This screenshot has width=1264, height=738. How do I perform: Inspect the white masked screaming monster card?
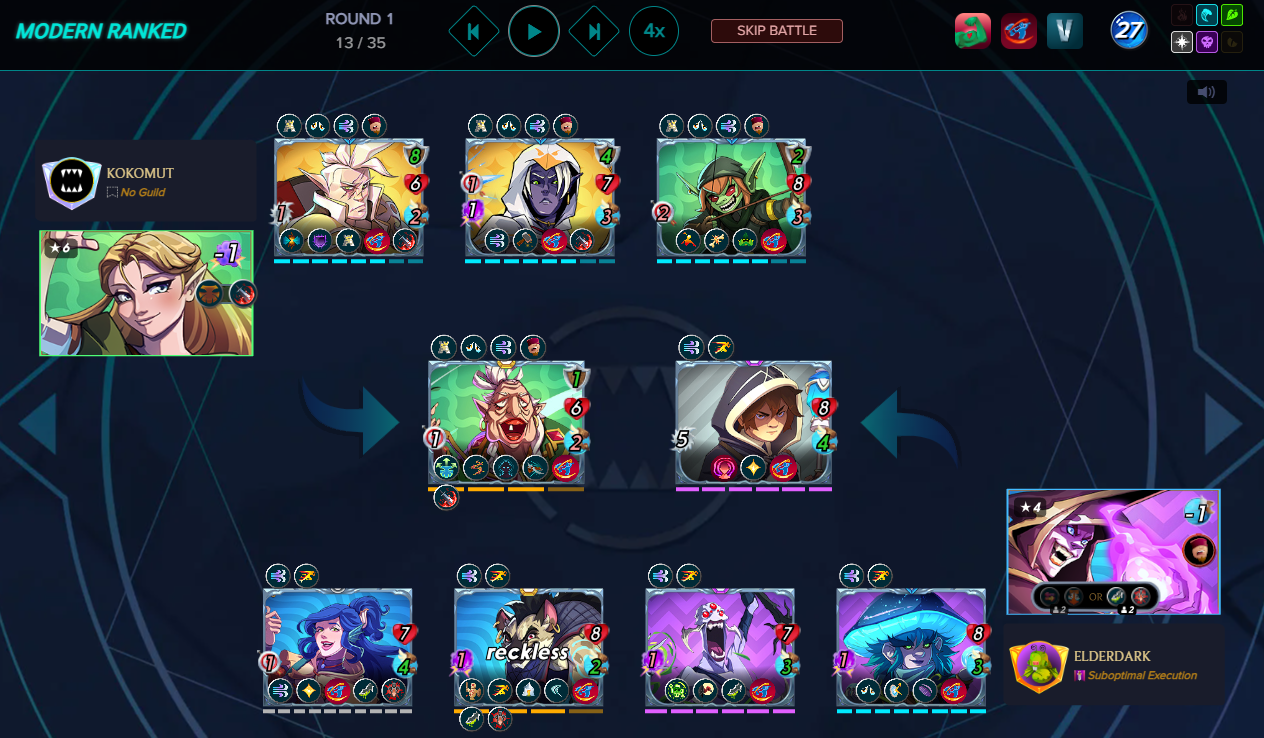point(720,647)
